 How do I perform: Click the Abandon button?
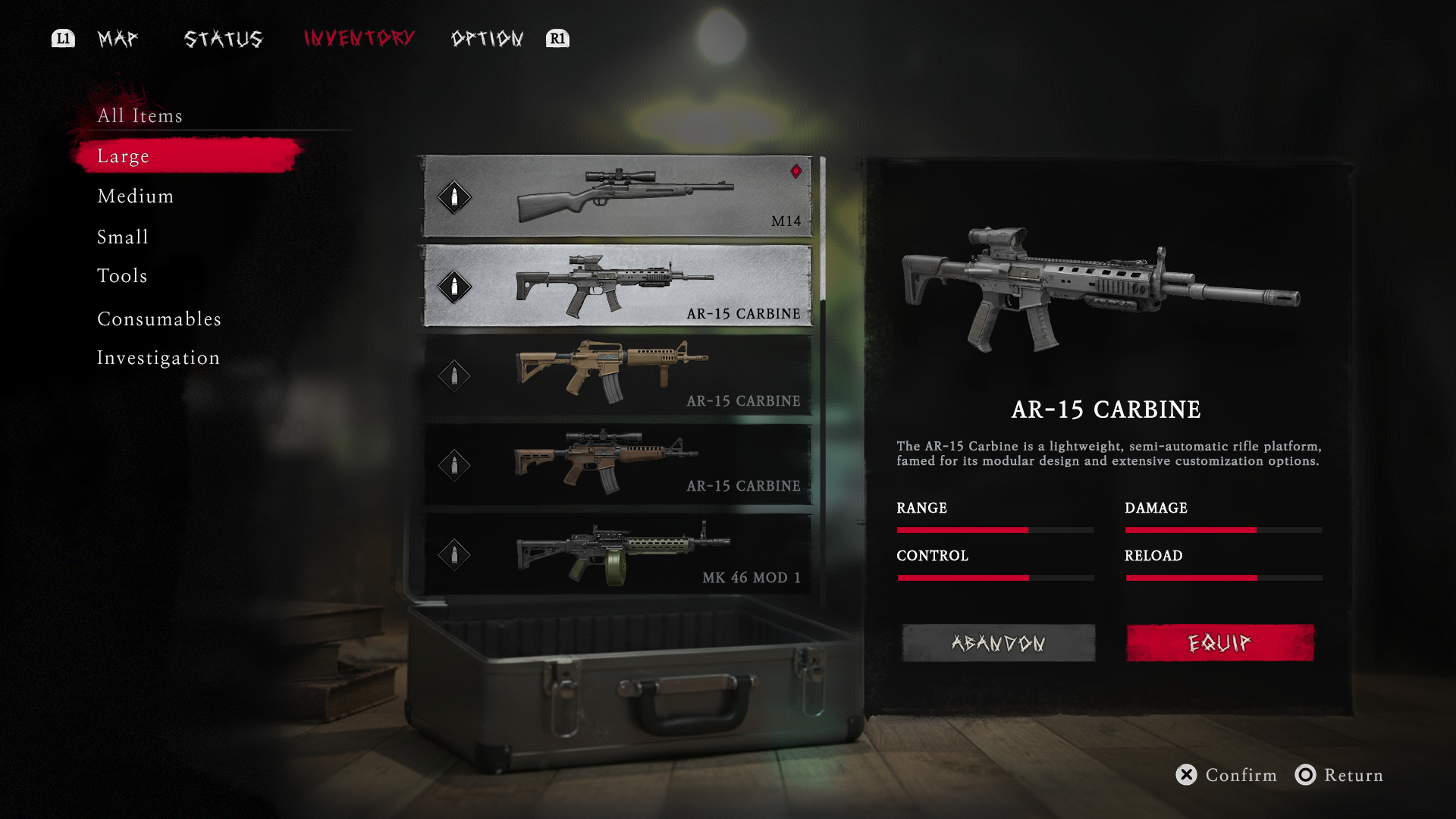998,643
